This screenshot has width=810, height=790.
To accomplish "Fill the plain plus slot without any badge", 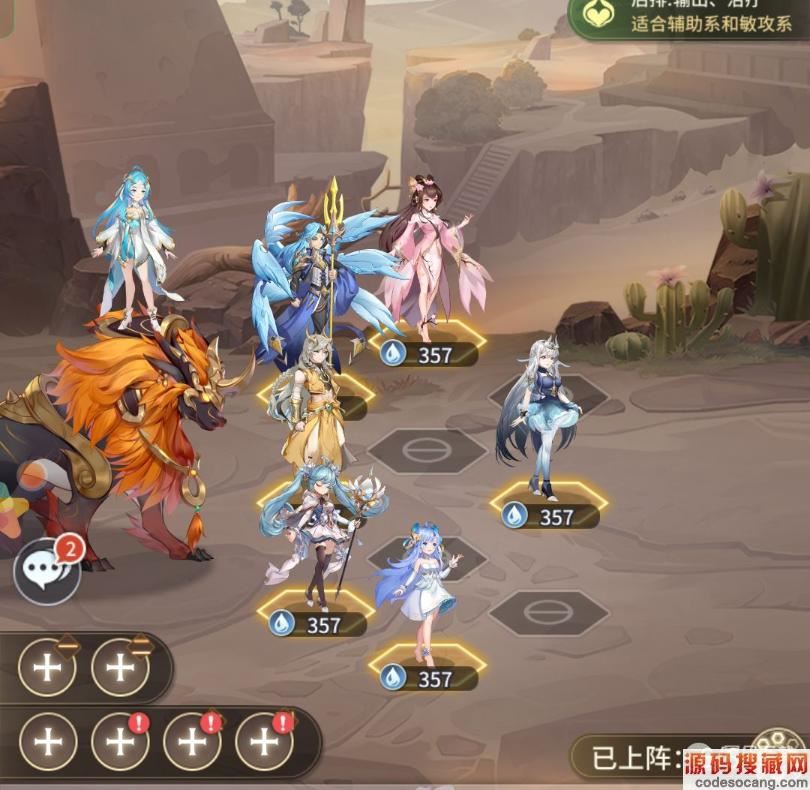I will [47, 741].
